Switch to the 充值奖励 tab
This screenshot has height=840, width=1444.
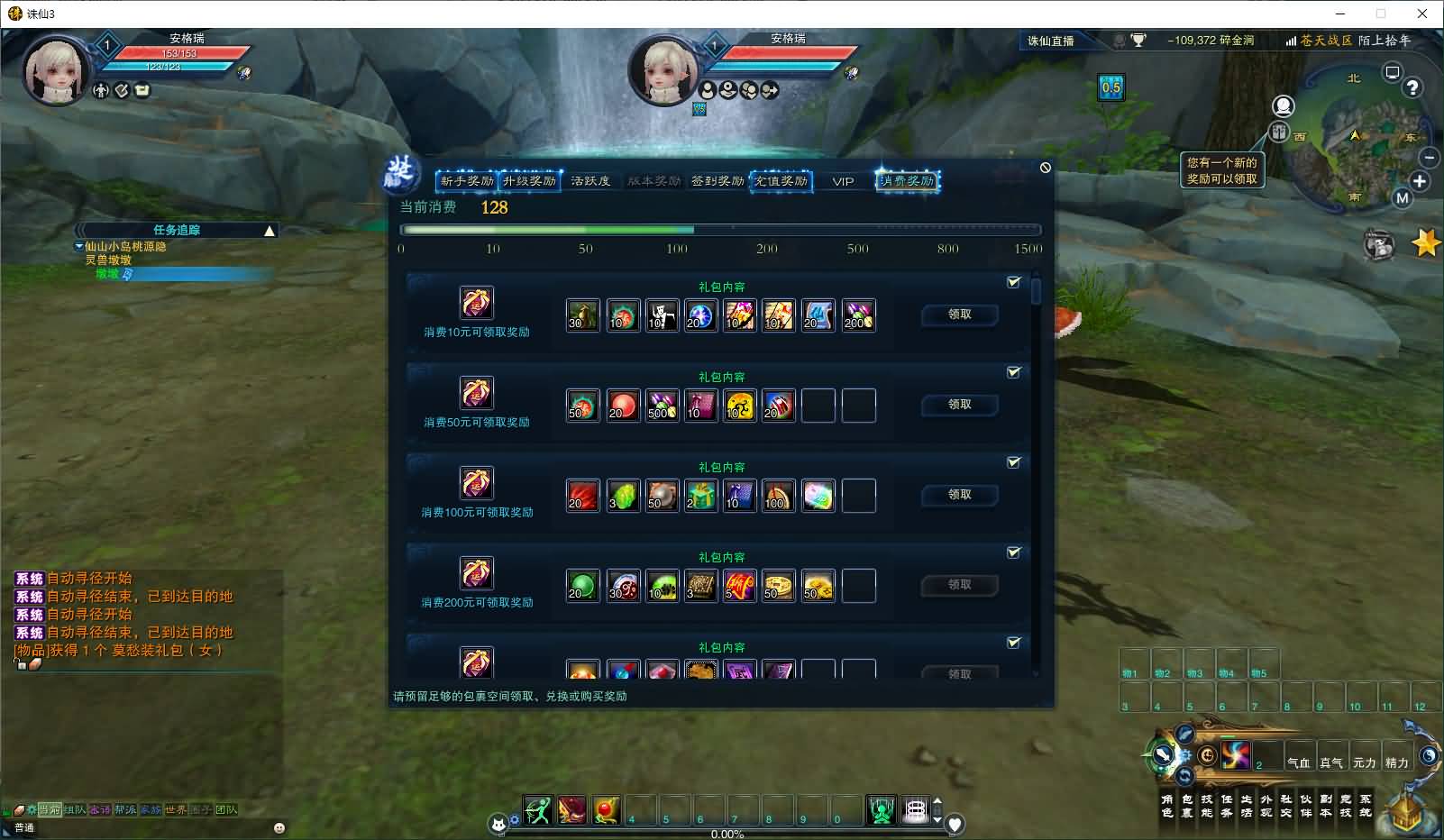tap(781, 181)
